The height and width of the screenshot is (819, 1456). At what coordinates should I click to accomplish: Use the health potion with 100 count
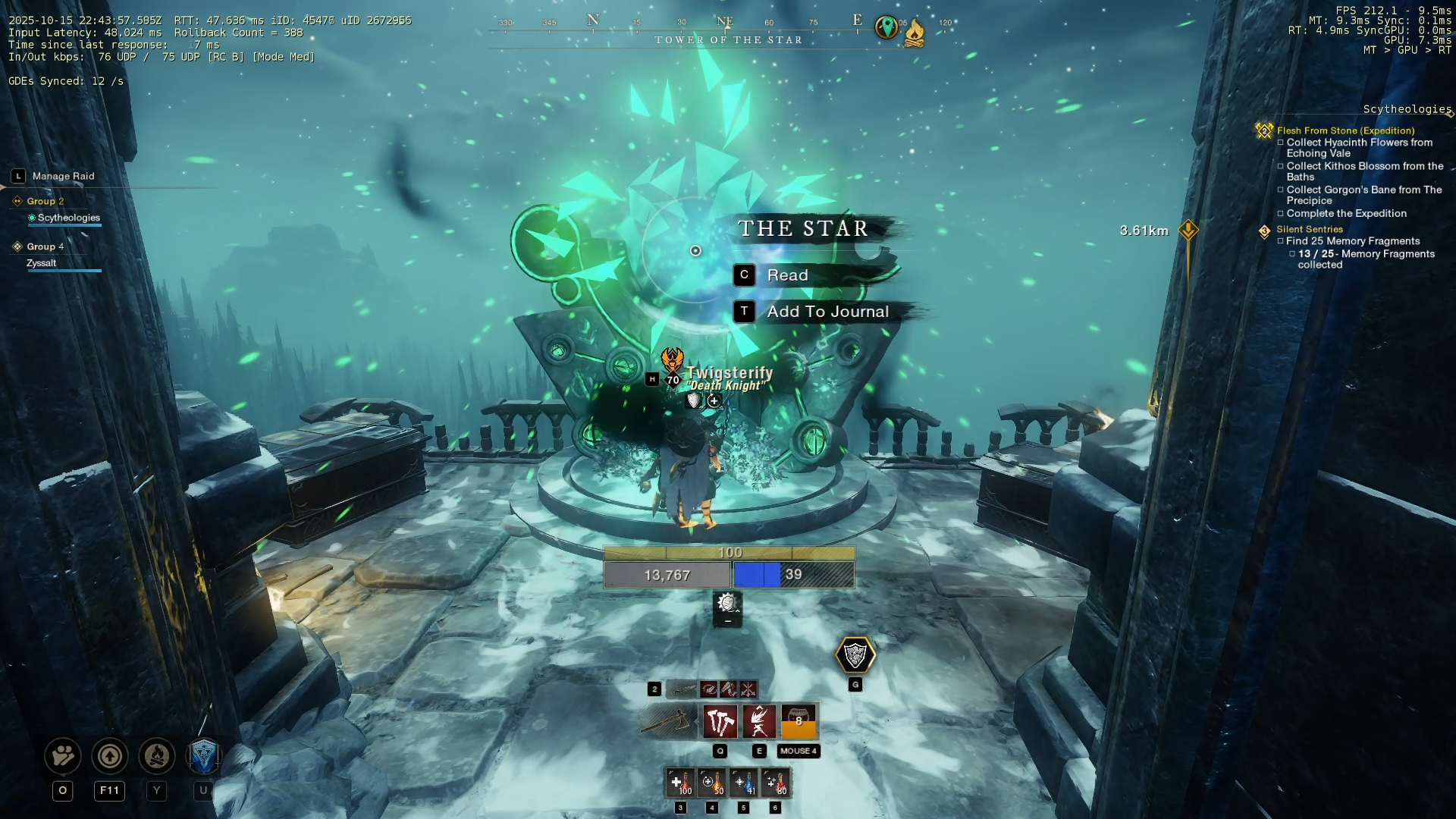pyautogui.click(x=680, y=783)
